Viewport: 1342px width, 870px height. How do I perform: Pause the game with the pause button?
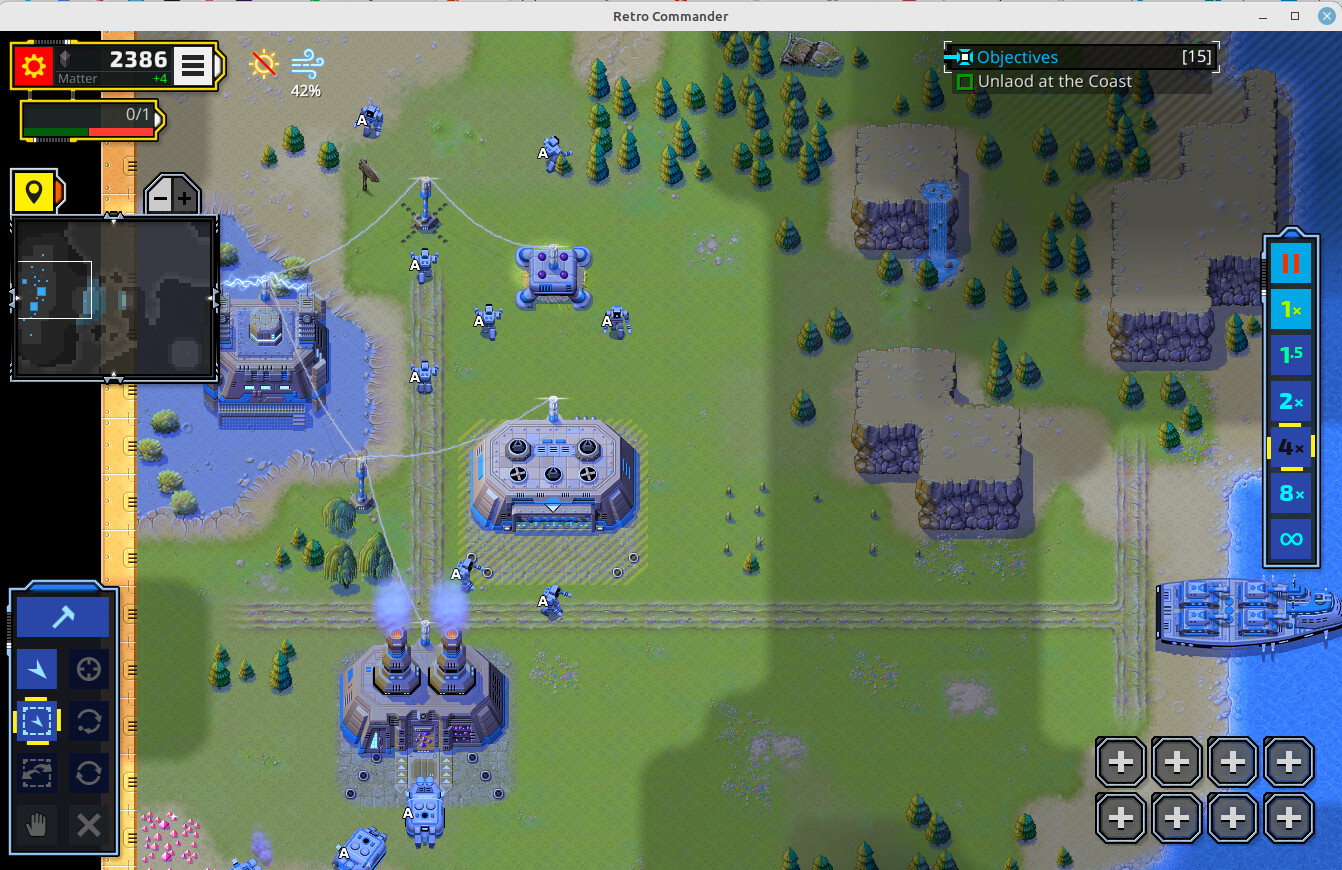tap(1290, 263)
